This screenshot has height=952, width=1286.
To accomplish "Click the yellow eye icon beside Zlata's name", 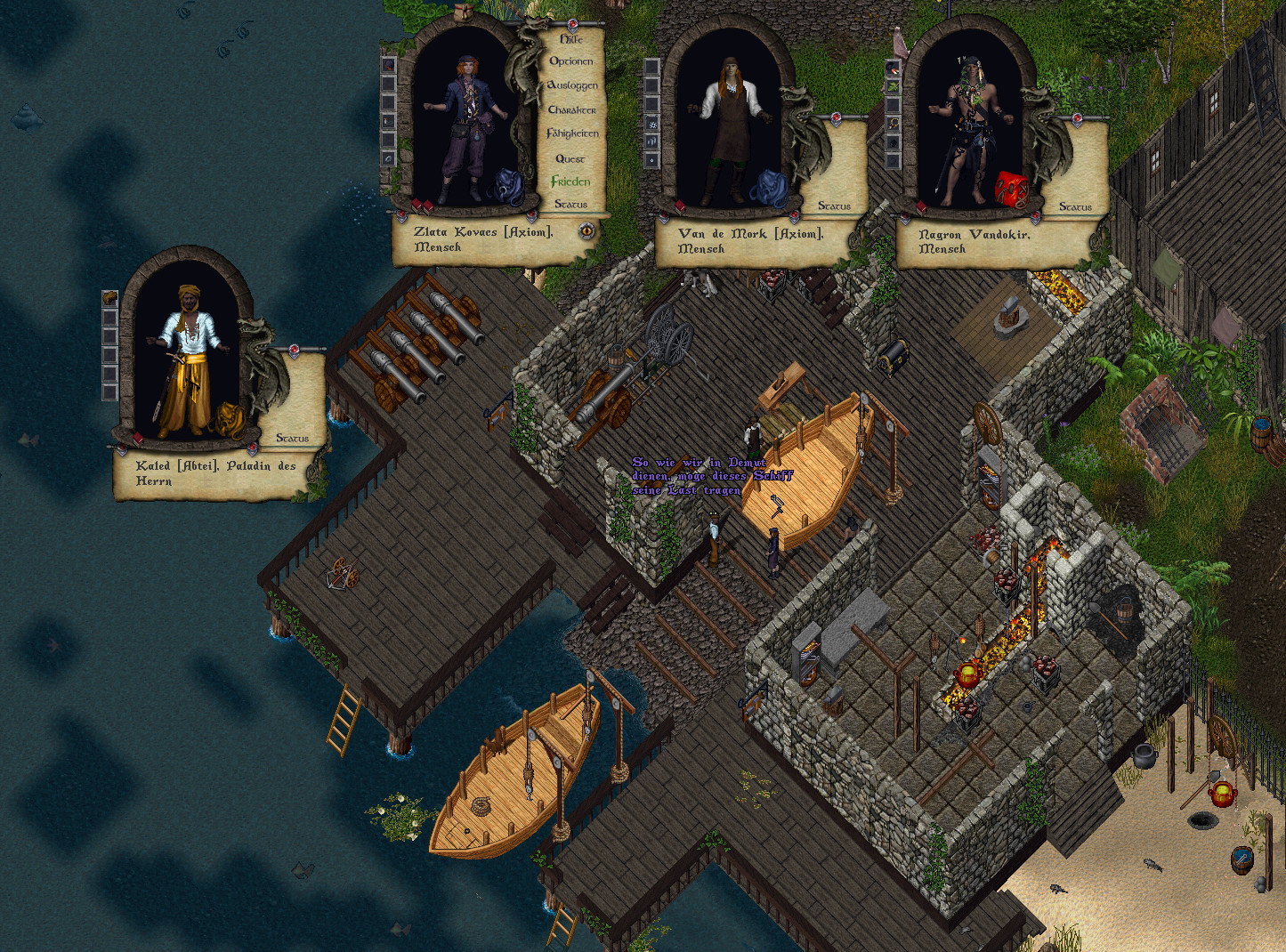I will tap(586, 231).
